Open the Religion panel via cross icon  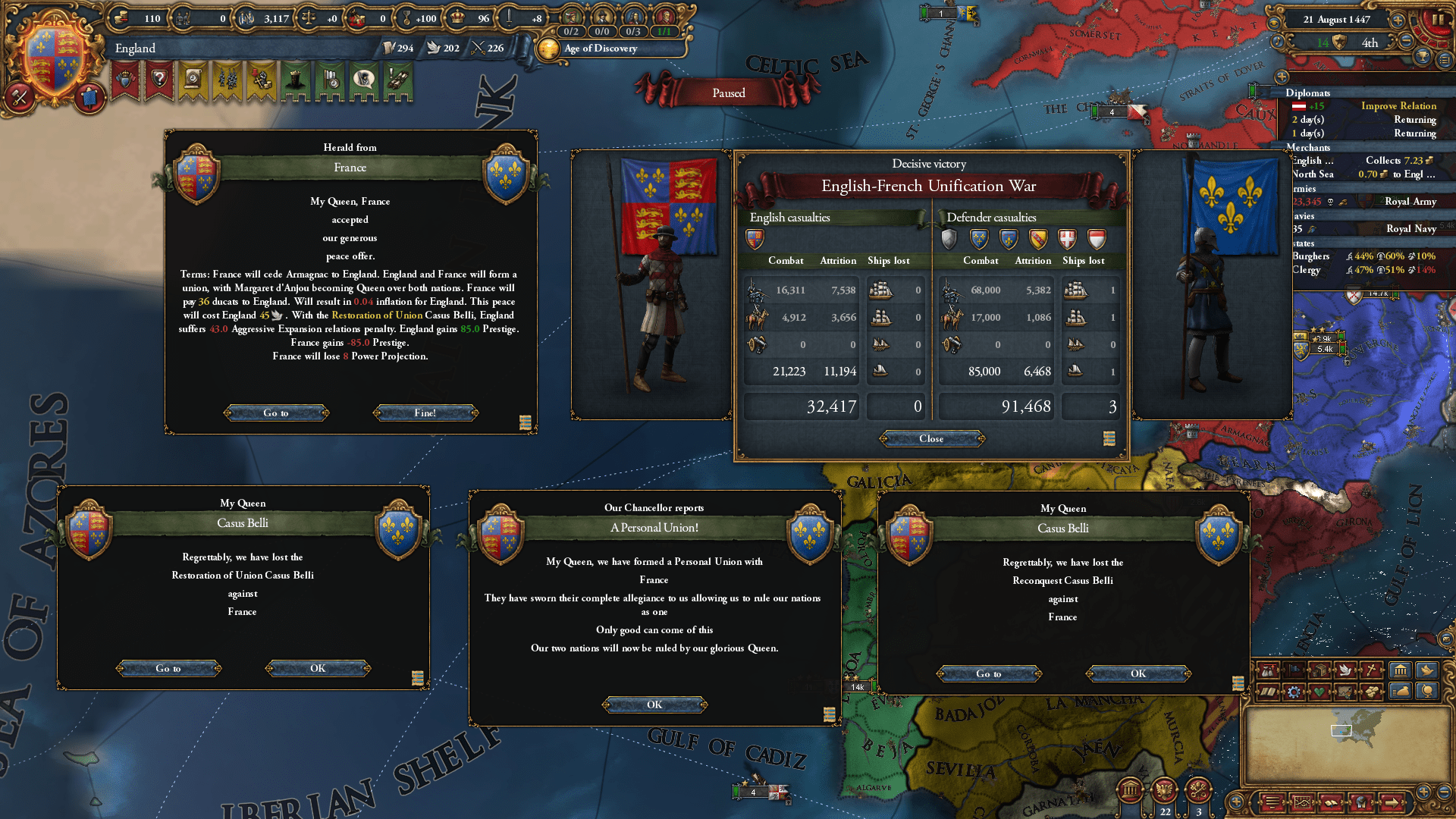(x=1370, y=670)
